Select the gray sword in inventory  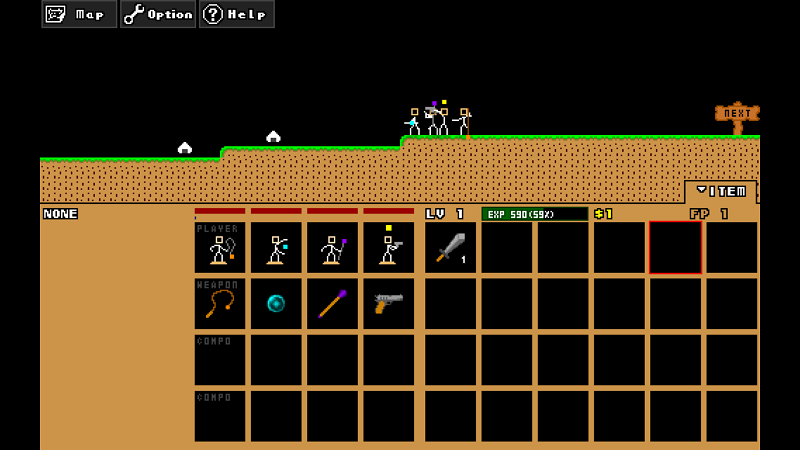[451, 248]
